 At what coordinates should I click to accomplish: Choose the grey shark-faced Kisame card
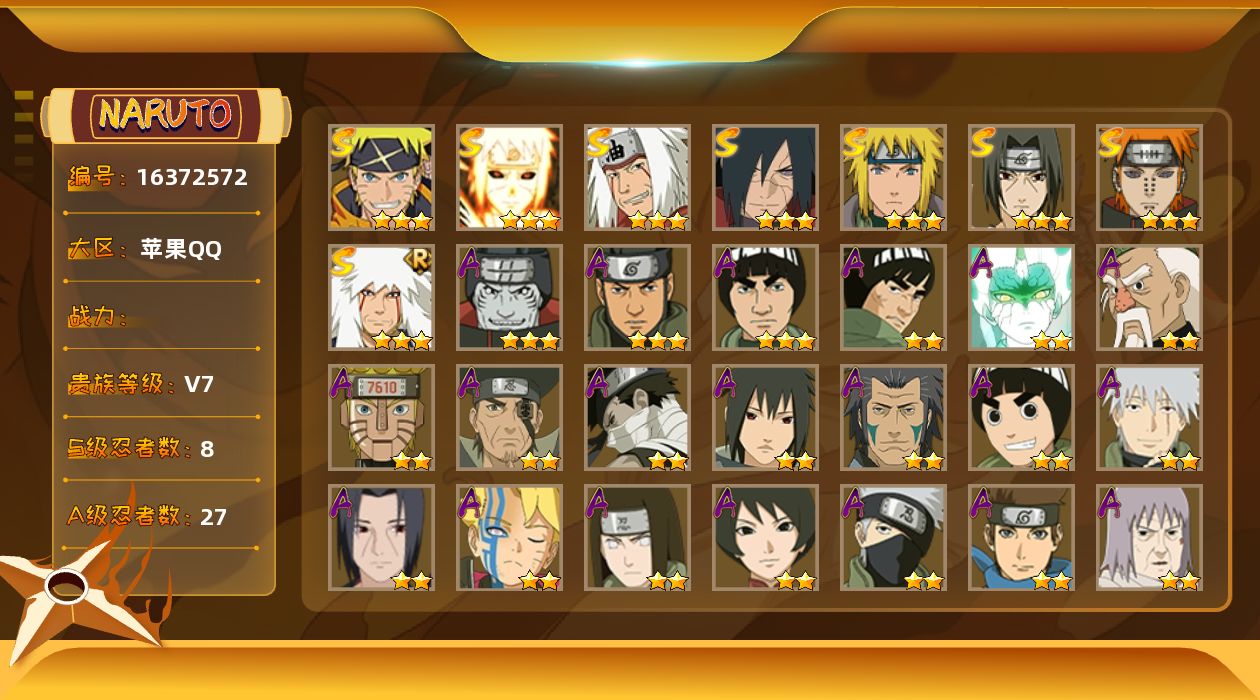click(509, 298)
